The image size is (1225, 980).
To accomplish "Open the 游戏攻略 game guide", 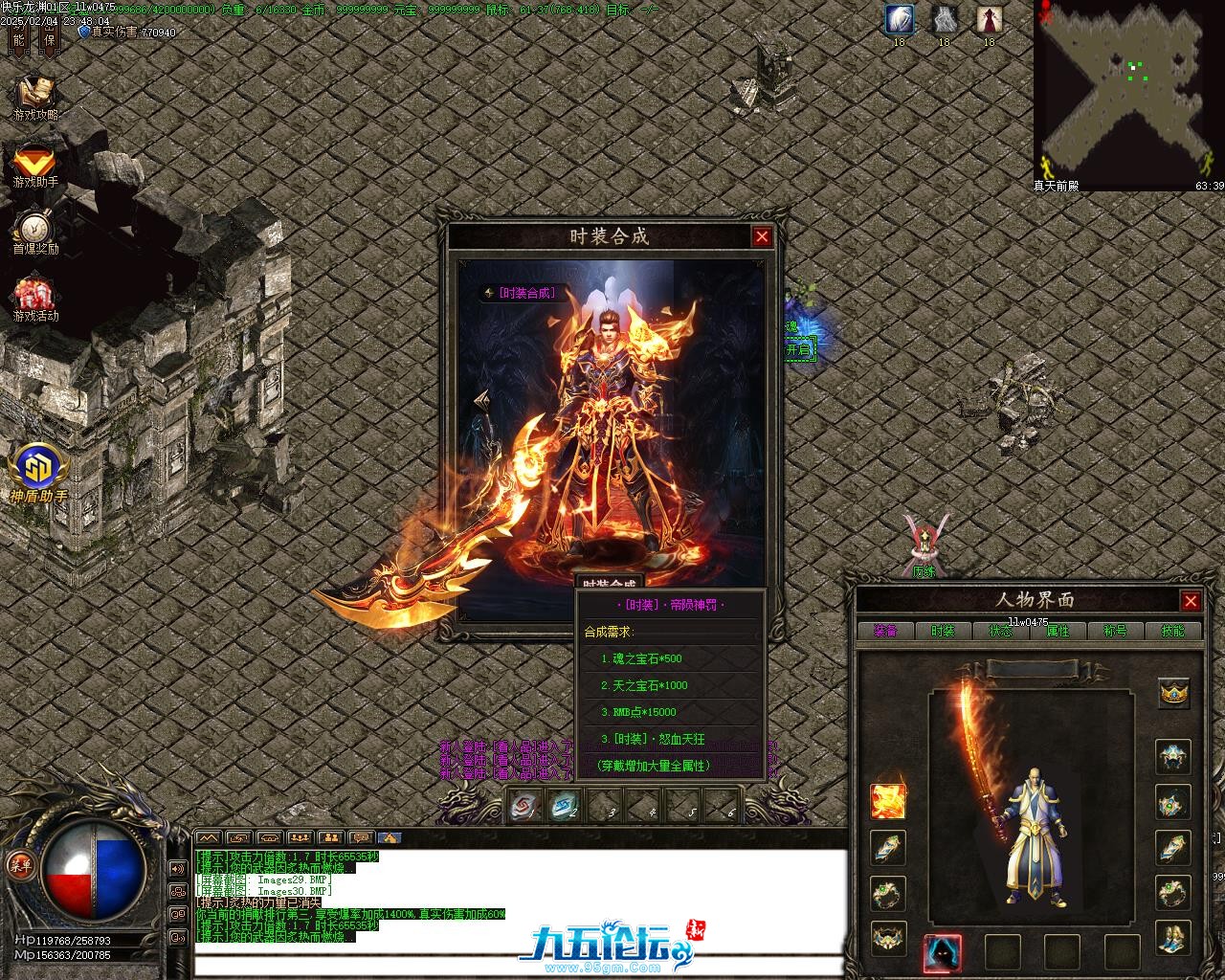I will pyautogui.click(x=35, y=98).
